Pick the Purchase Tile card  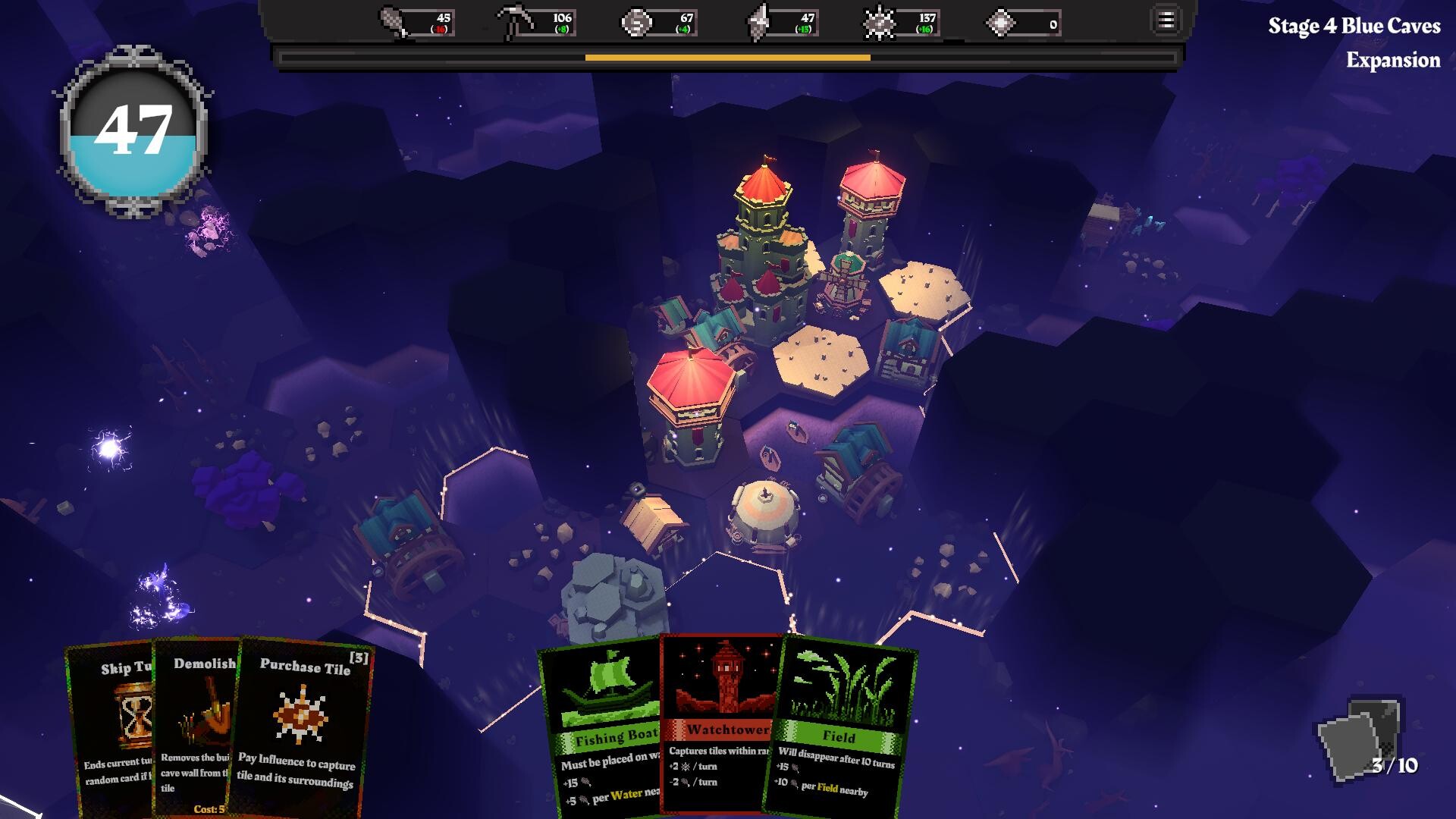[x=303, y=728]
